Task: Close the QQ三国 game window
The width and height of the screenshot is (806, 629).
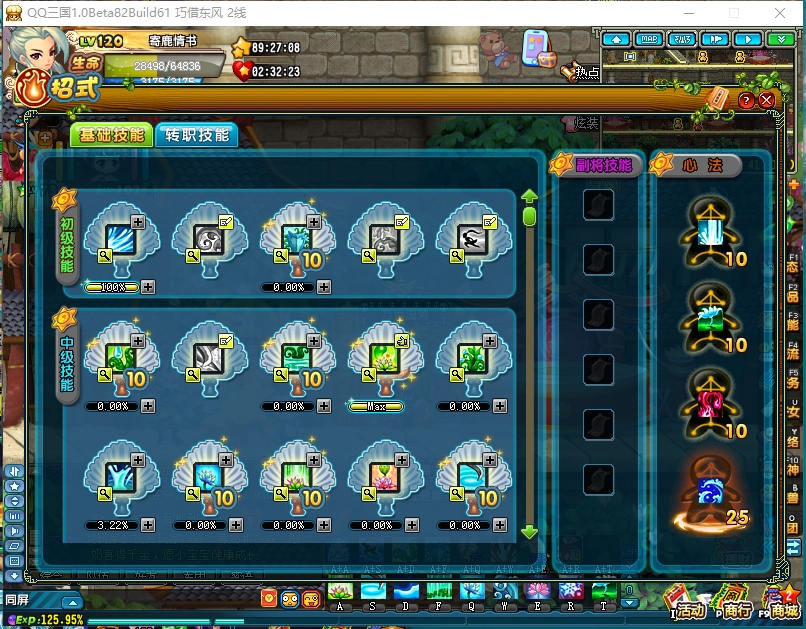Action: [781, 13]
